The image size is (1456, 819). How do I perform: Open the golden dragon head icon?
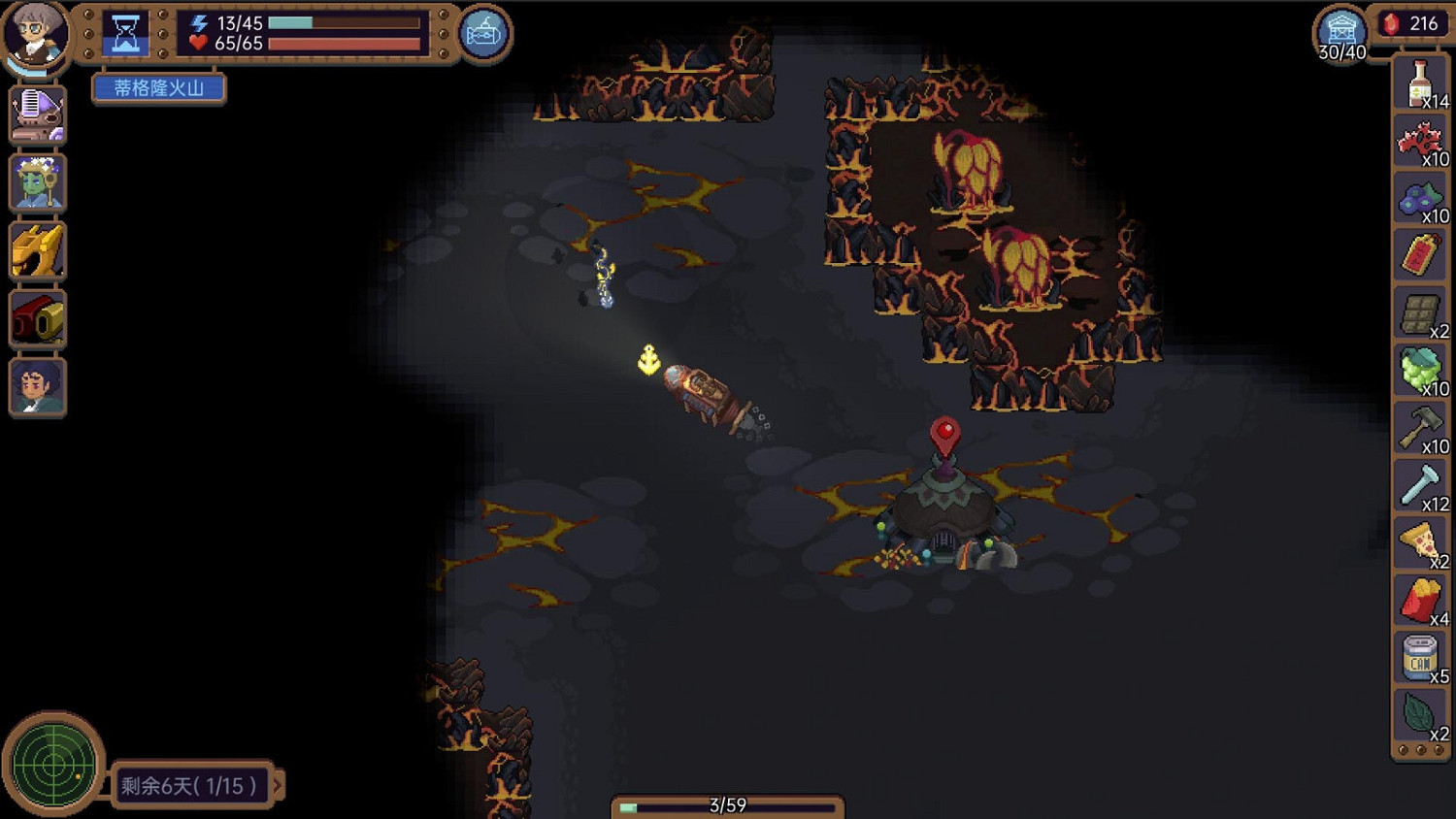[x=37, y=250]
